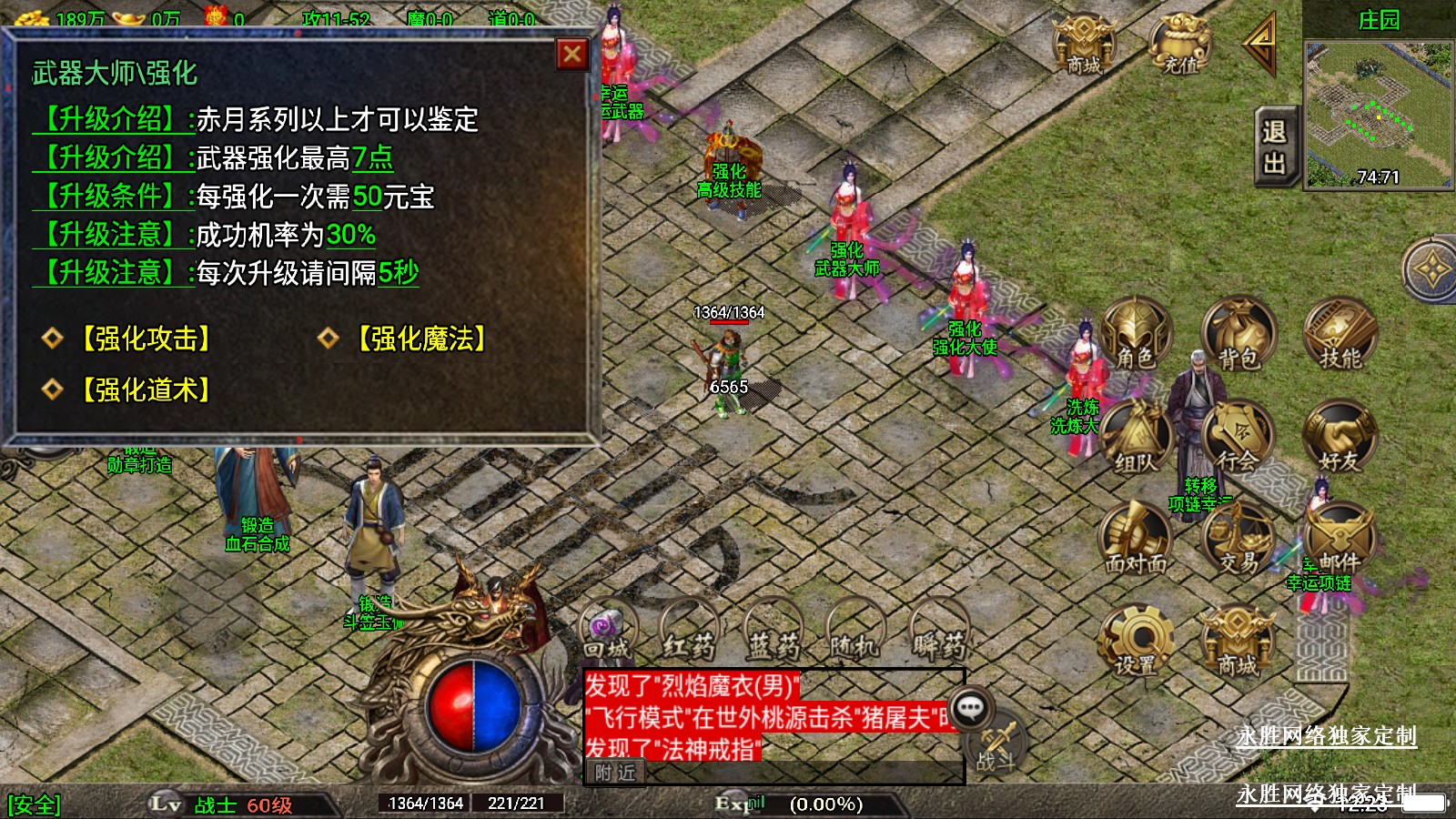
Task: Close the weapon master enhancement dialog
Action: [x=571, y=55]
